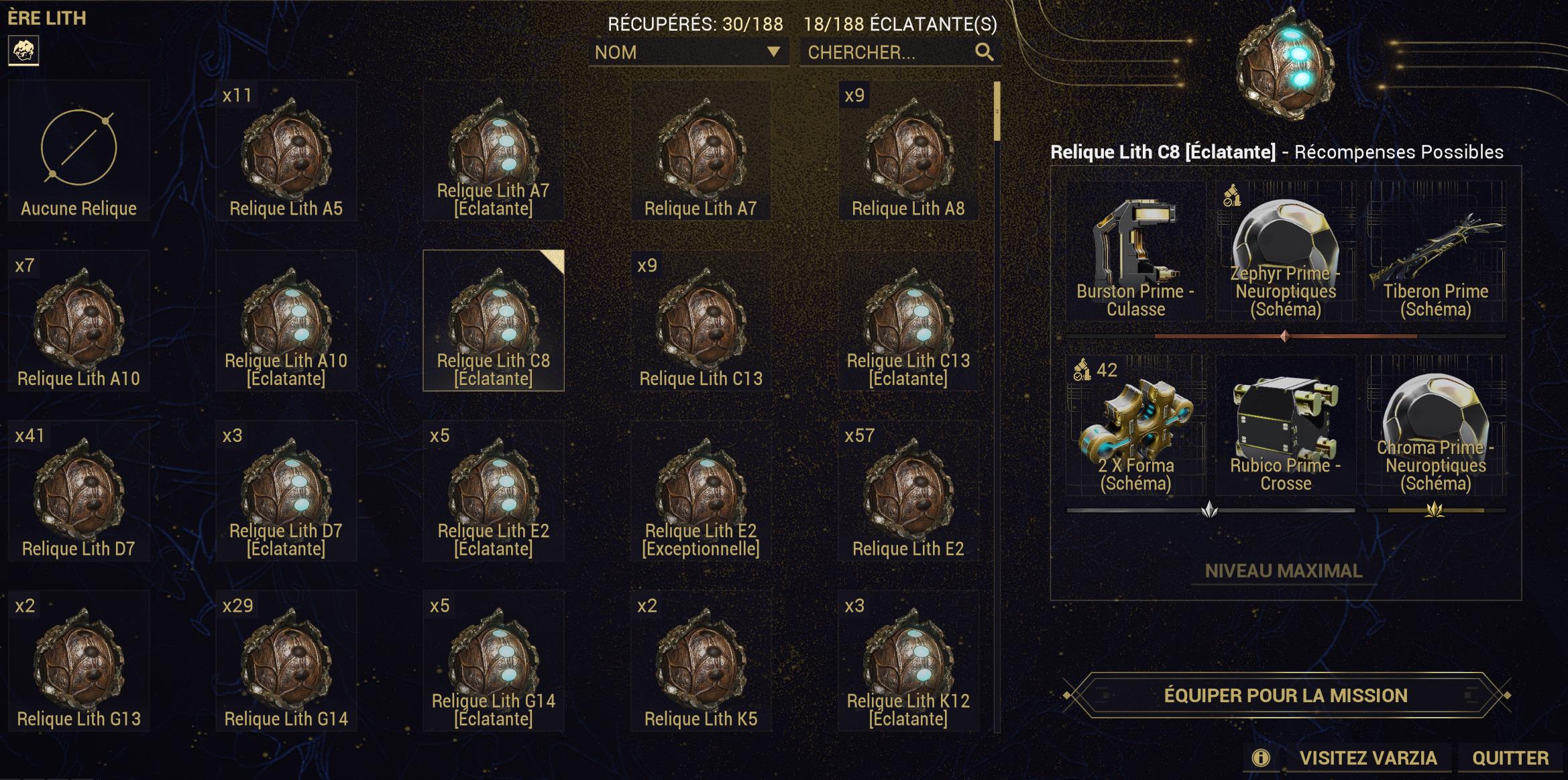
Task: Quit the relic selection screen
Action: coord(1510,758)
